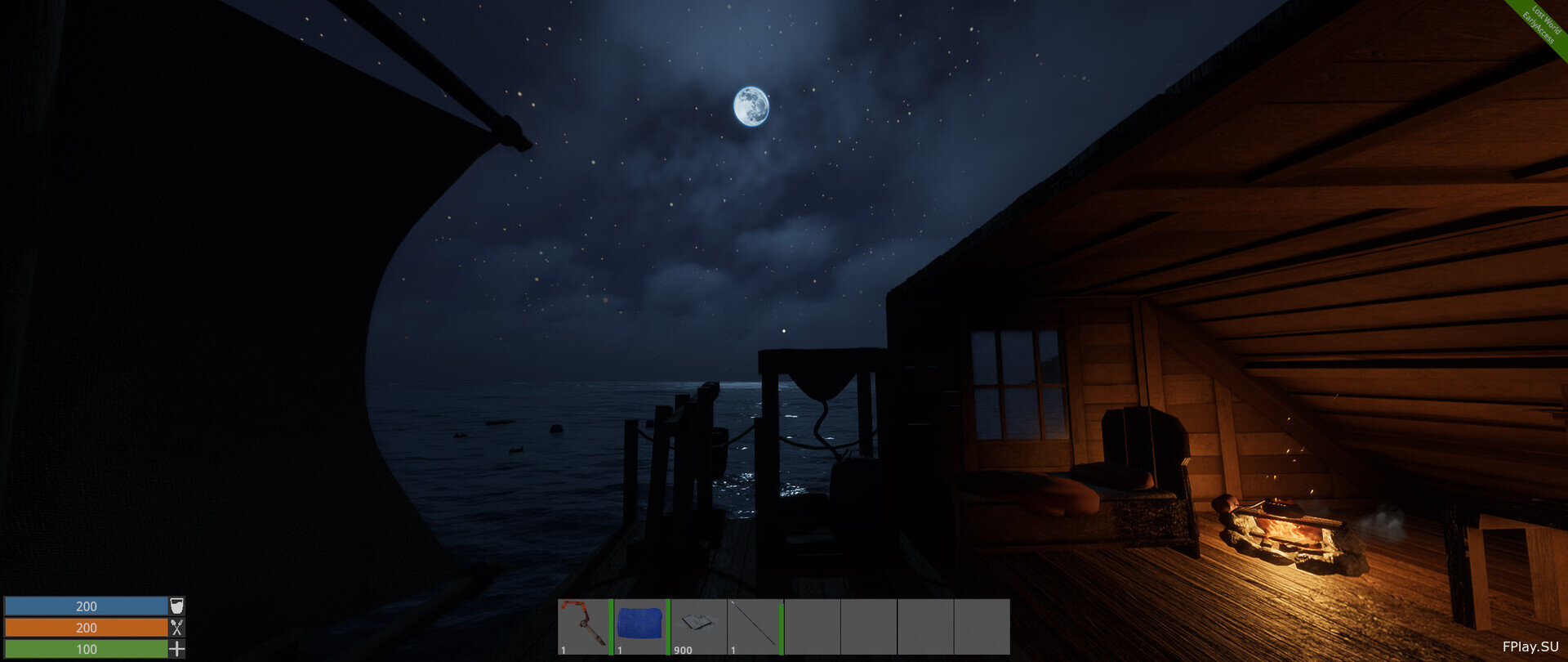Viewport: 1568px width, 662px height.
Task: Select the stack of 900 gray tiles
Action: coord(698,626)
